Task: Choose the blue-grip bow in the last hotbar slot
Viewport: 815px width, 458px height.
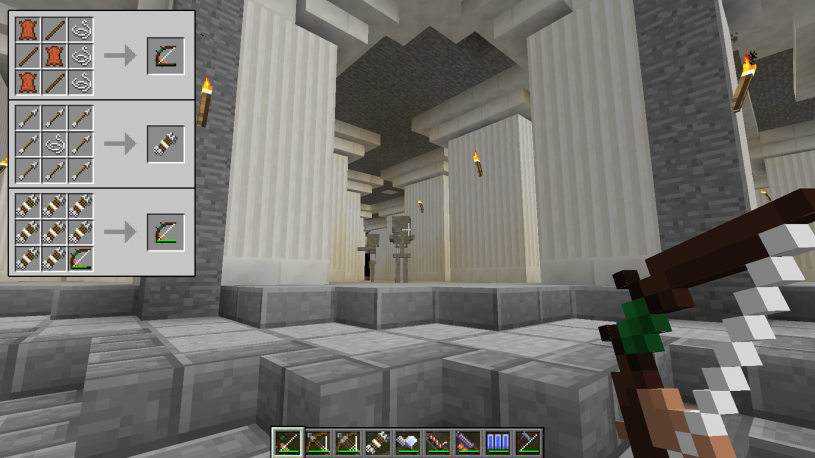Action: tap(528, 442)
